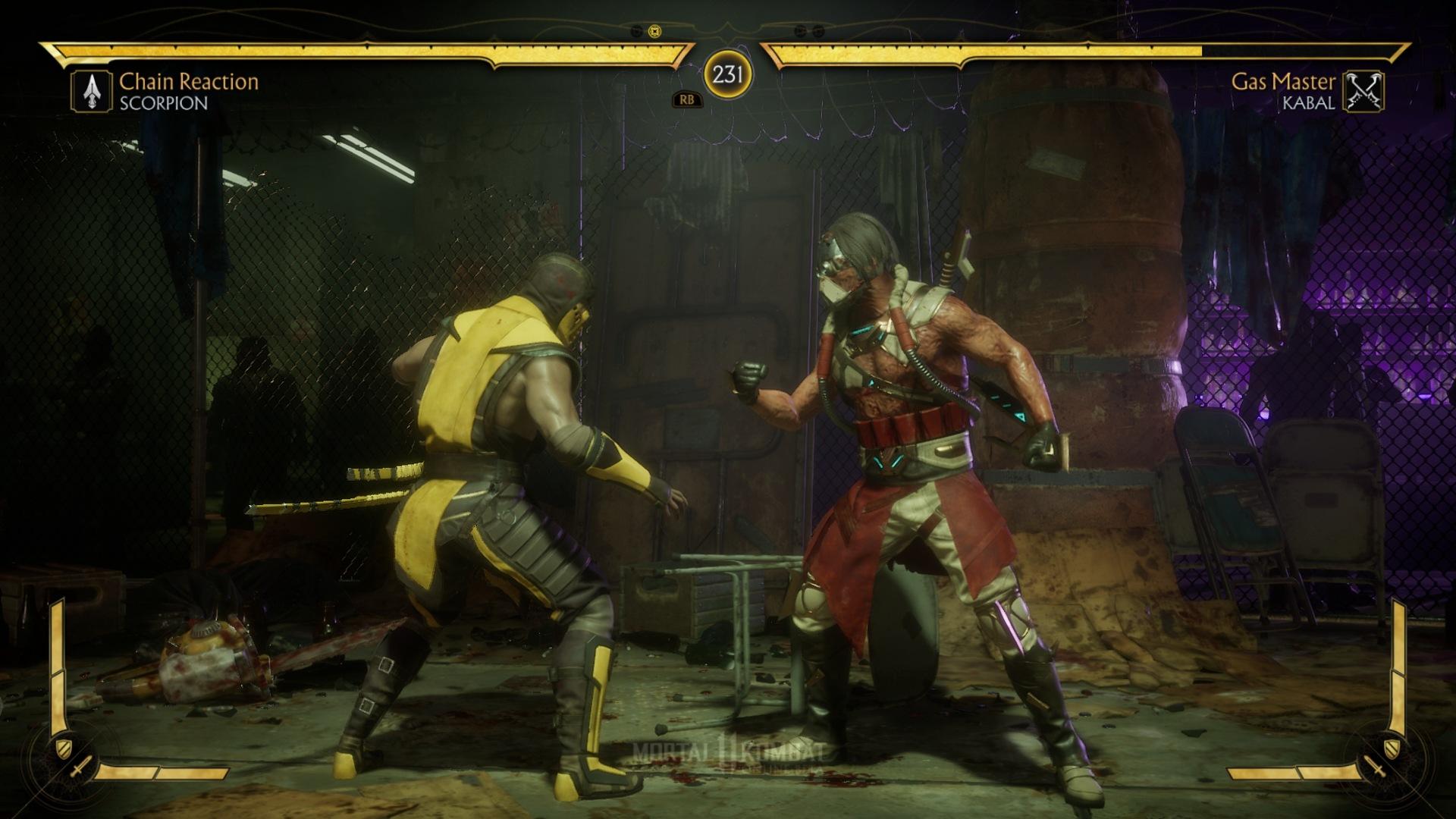Select Scorpion's shield and sword meter emblem

tap(71, 759)
